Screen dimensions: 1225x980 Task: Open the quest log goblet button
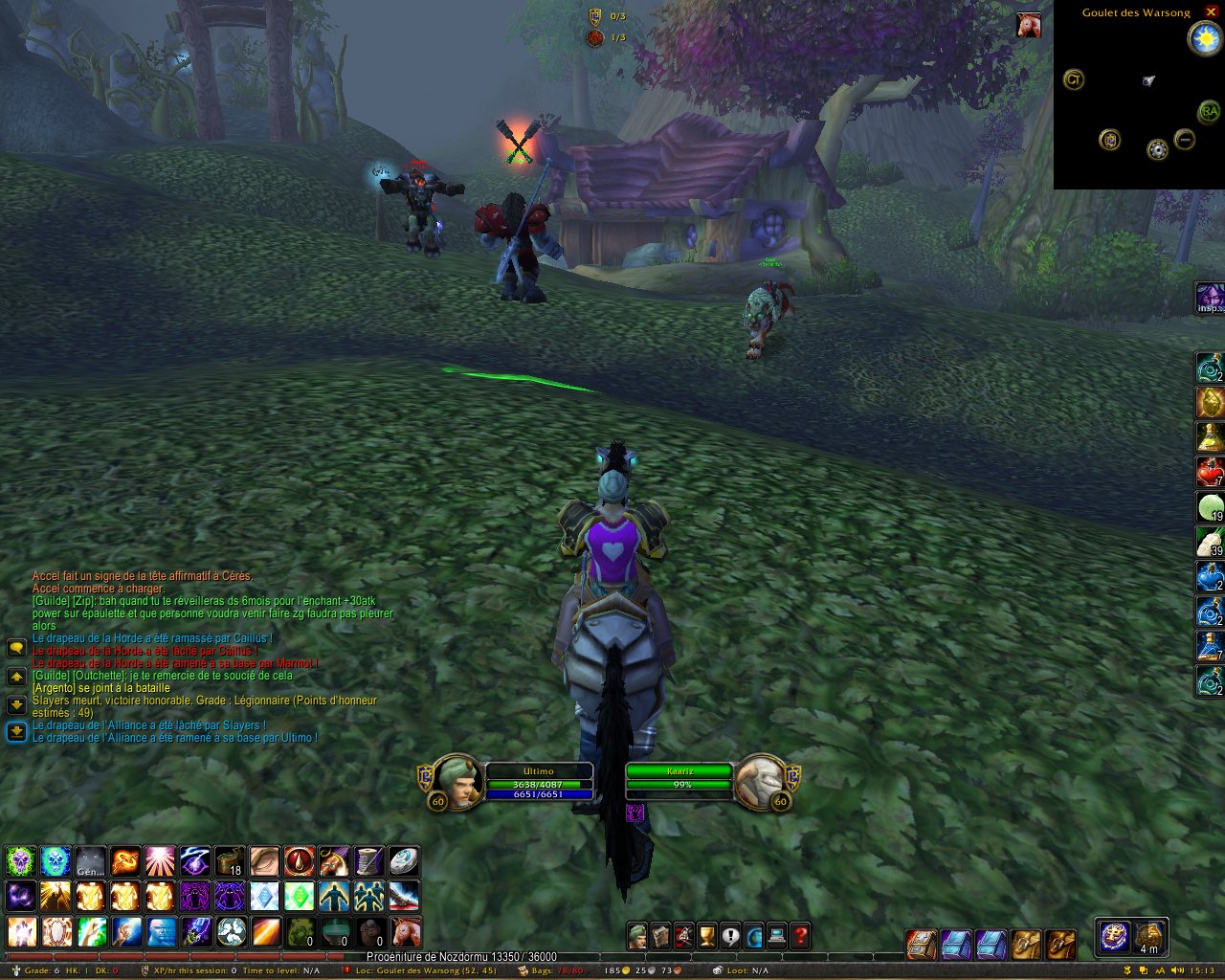[x=707, y=935]
